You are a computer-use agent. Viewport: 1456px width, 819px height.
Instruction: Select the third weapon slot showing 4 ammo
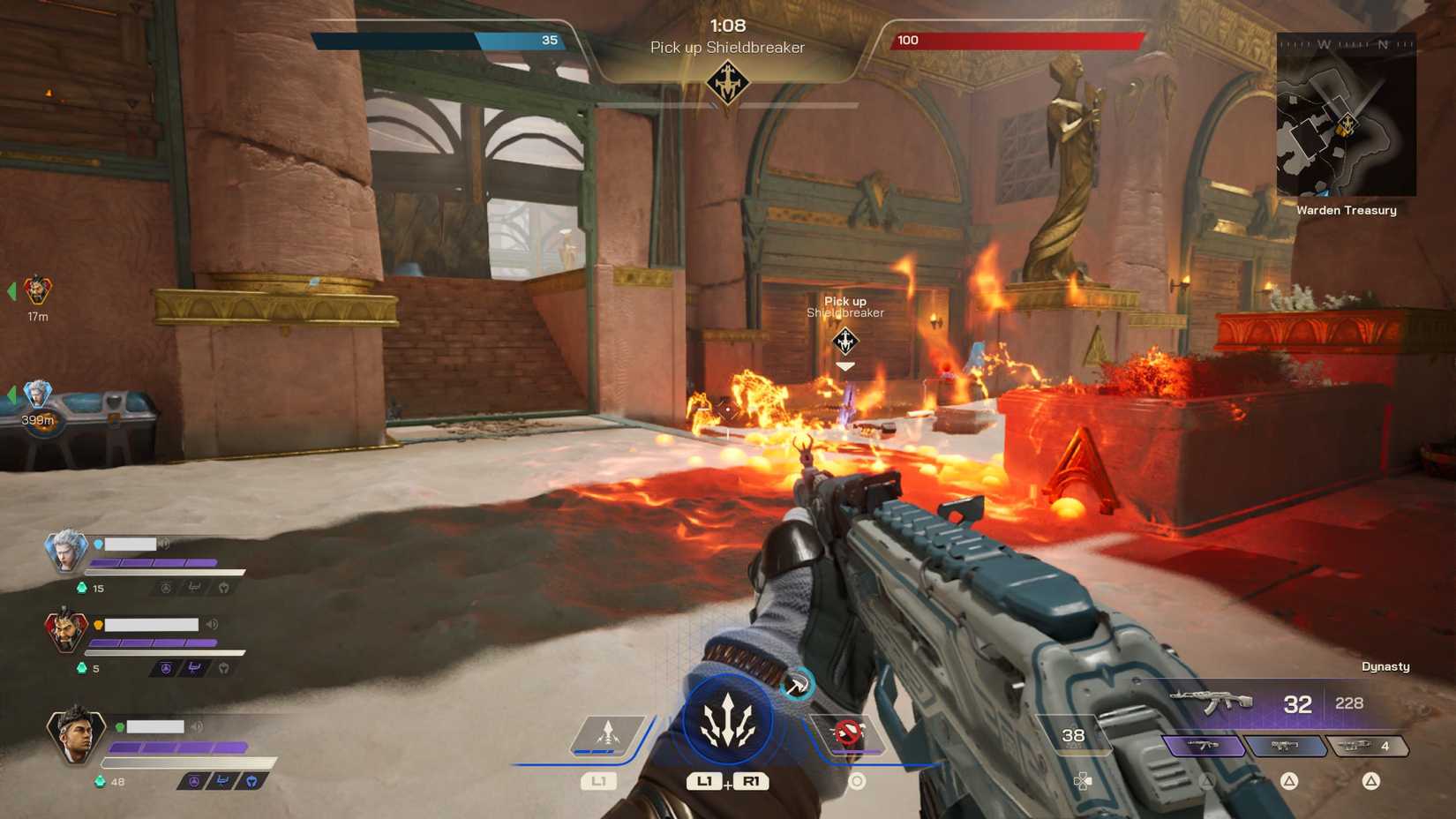(1368, 746)
